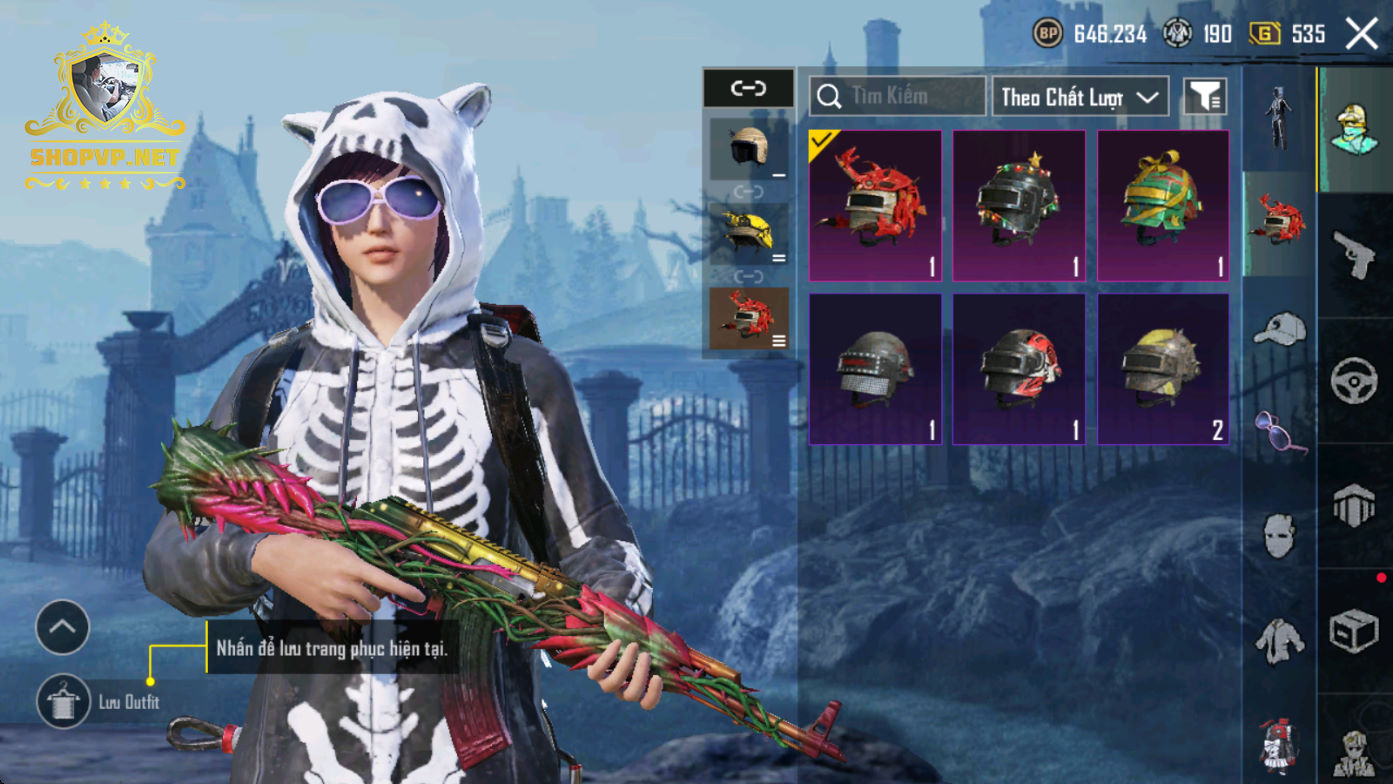
Task: Close the inventory screen with X
Action: 1361,34
